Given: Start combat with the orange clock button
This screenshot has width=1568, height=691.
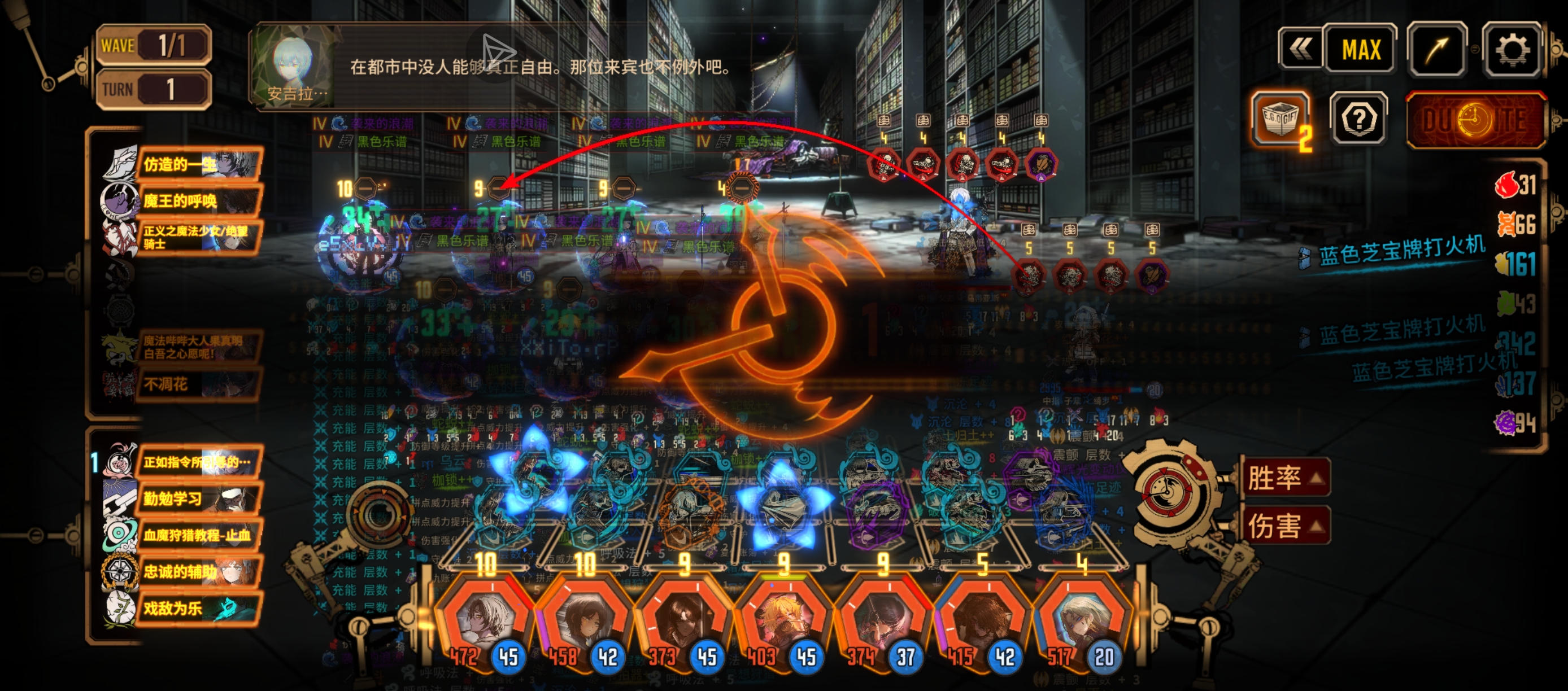Looking at the screenshot, I should coord(1475,120).
